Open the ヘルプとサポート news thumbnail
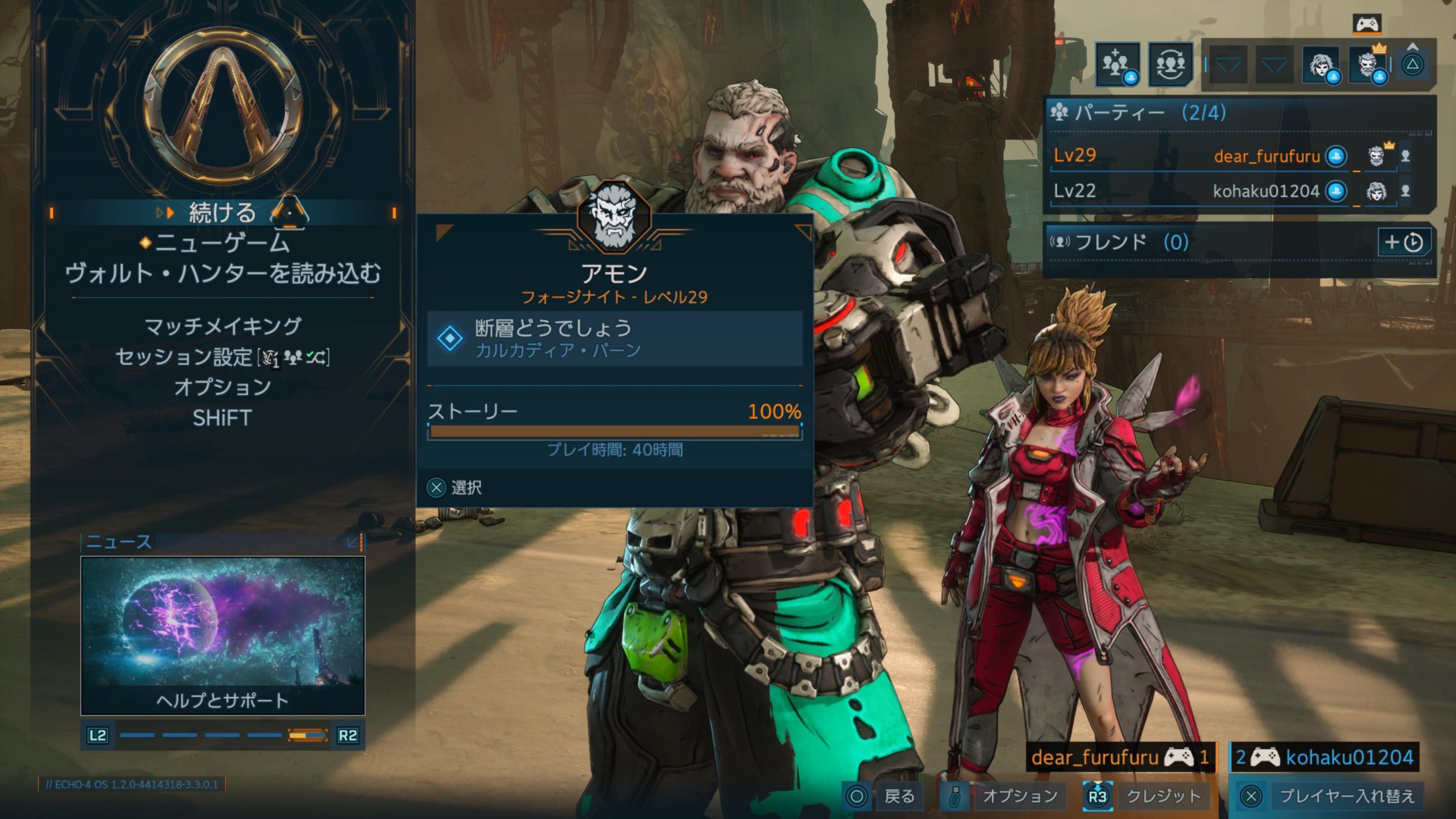This screenshot has width=1456, height=819. pyautogui.click(x=222, y=635)
